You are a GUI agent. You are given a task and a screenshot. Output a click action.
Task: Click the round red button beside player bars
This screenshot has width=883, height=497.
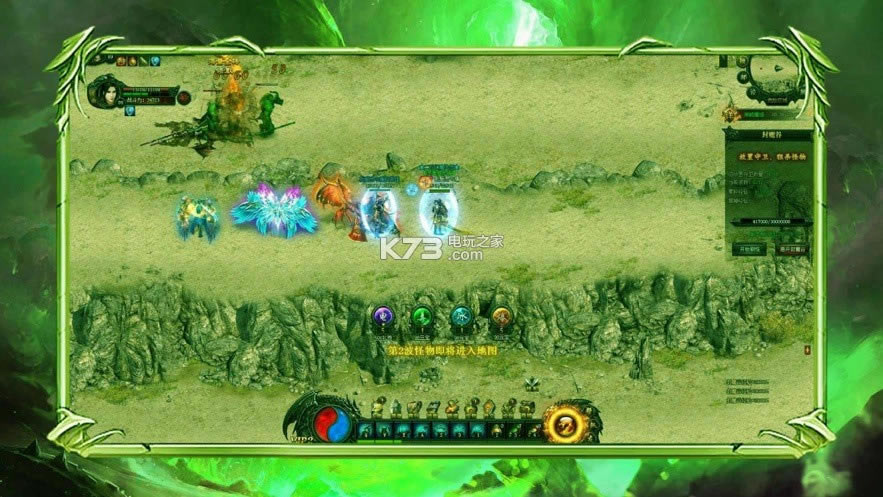[184, 97]
